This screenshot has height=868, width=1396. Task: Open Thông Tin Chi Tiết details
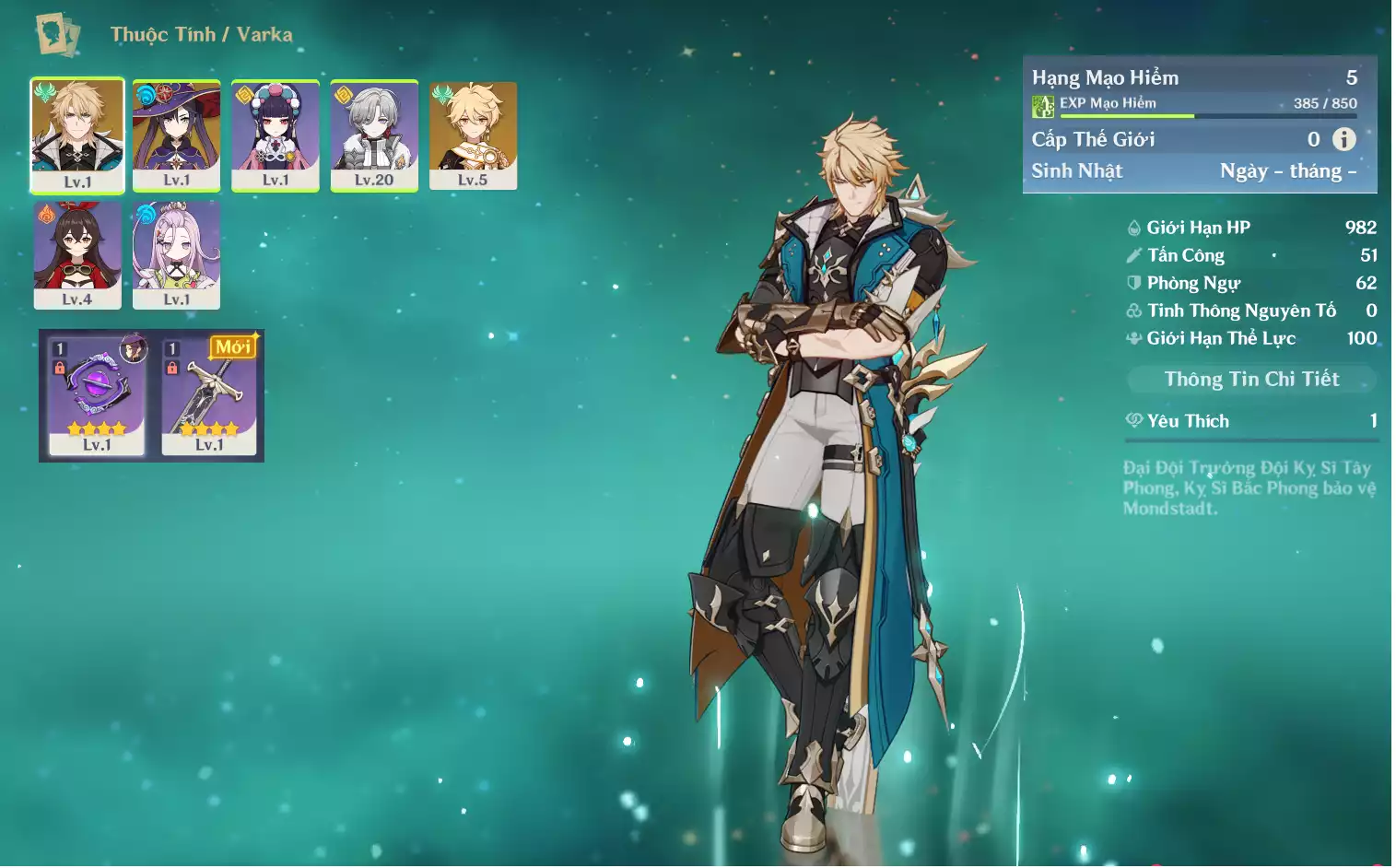click(x=1250, y=379)
